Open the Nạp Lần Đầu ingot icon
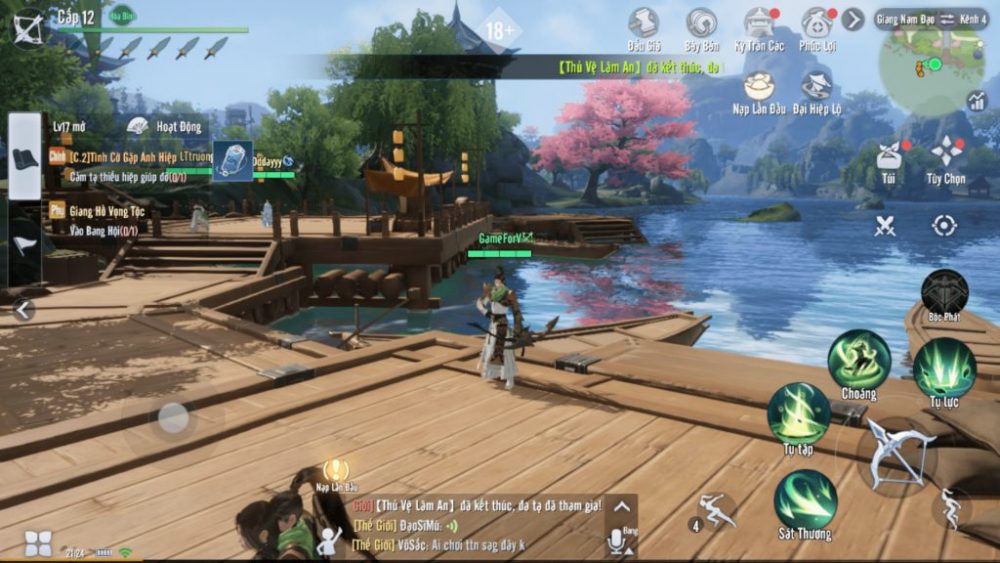This screenshot has width=1000, height=563. 758,86
